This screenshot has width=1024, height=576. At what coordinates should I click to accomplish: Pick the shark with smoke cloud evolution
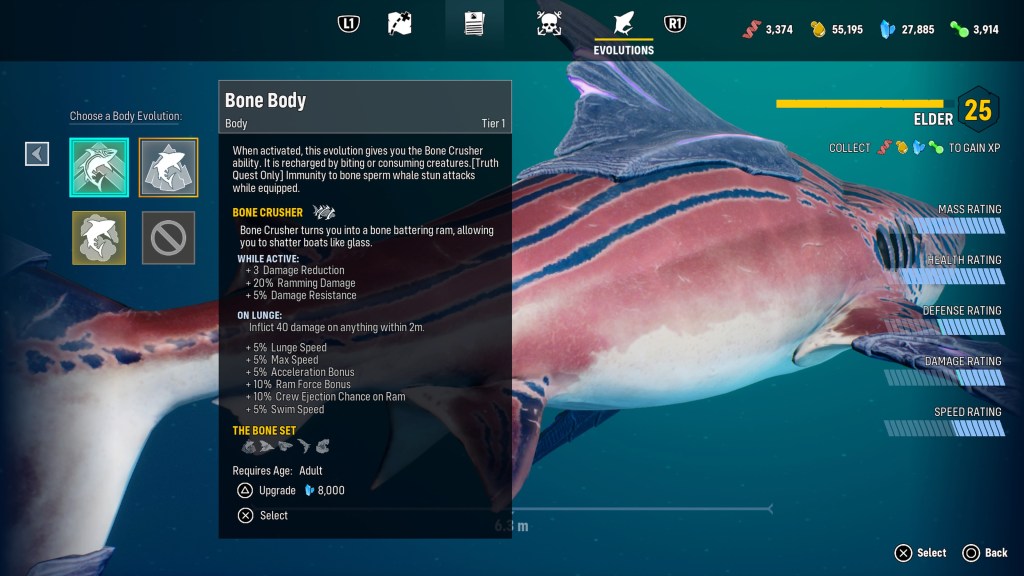pyautogui.click(x=99, y=237)
